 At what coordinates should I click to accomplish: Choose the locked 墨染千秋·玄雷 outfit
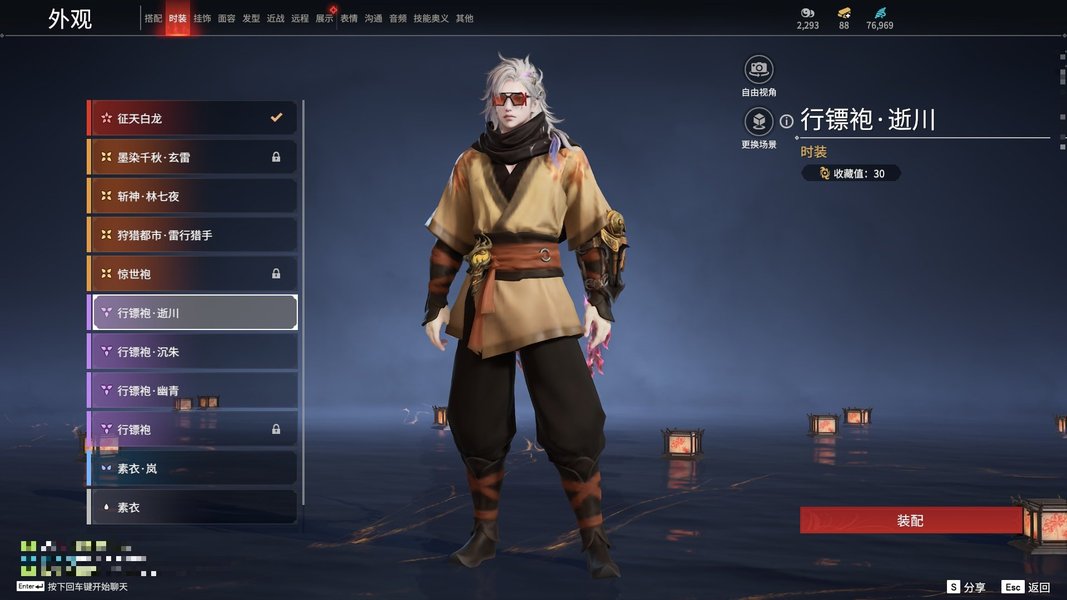192,157
